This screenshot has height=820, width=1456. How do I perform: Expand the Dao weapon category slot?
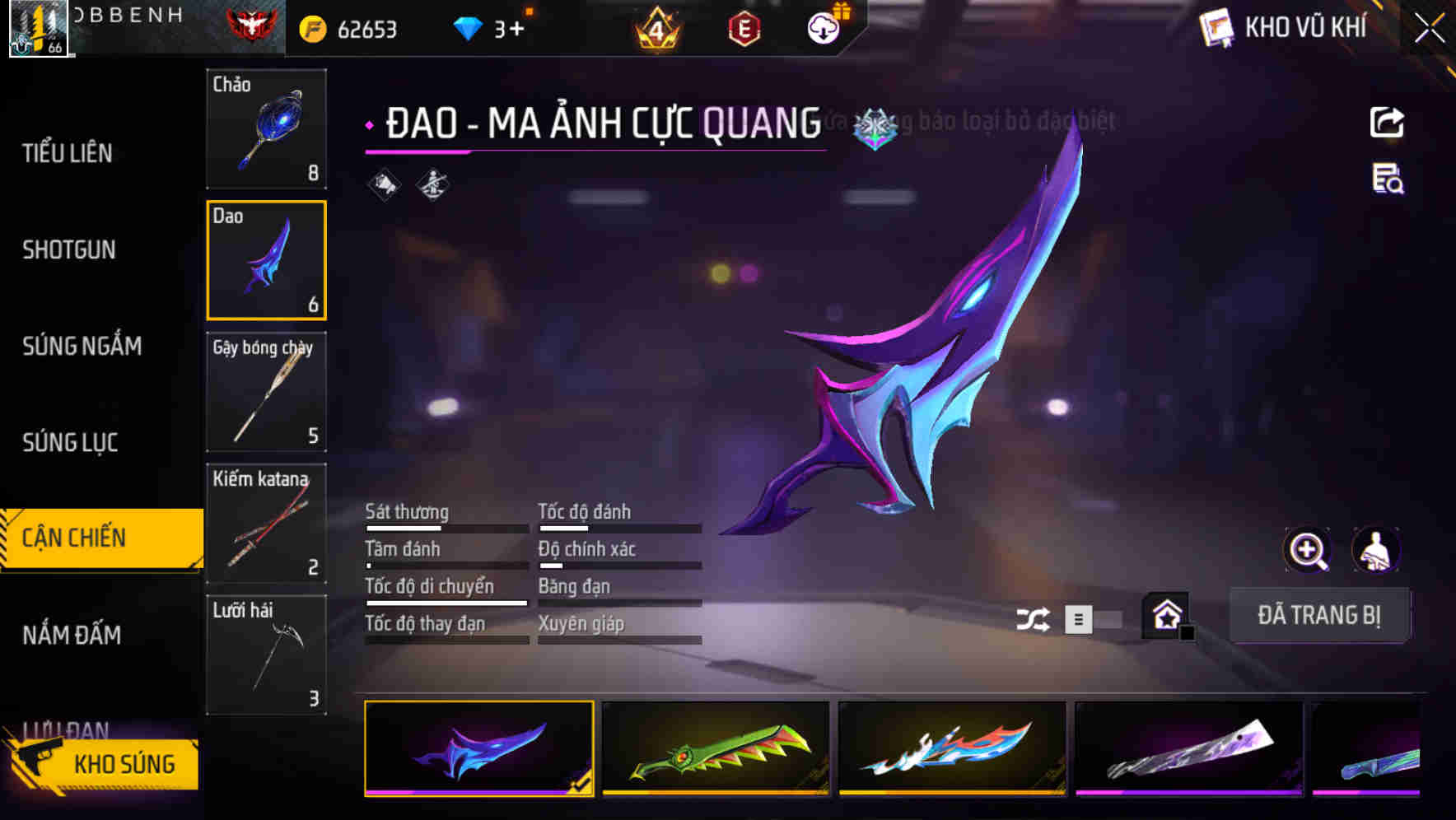point(266,259)
